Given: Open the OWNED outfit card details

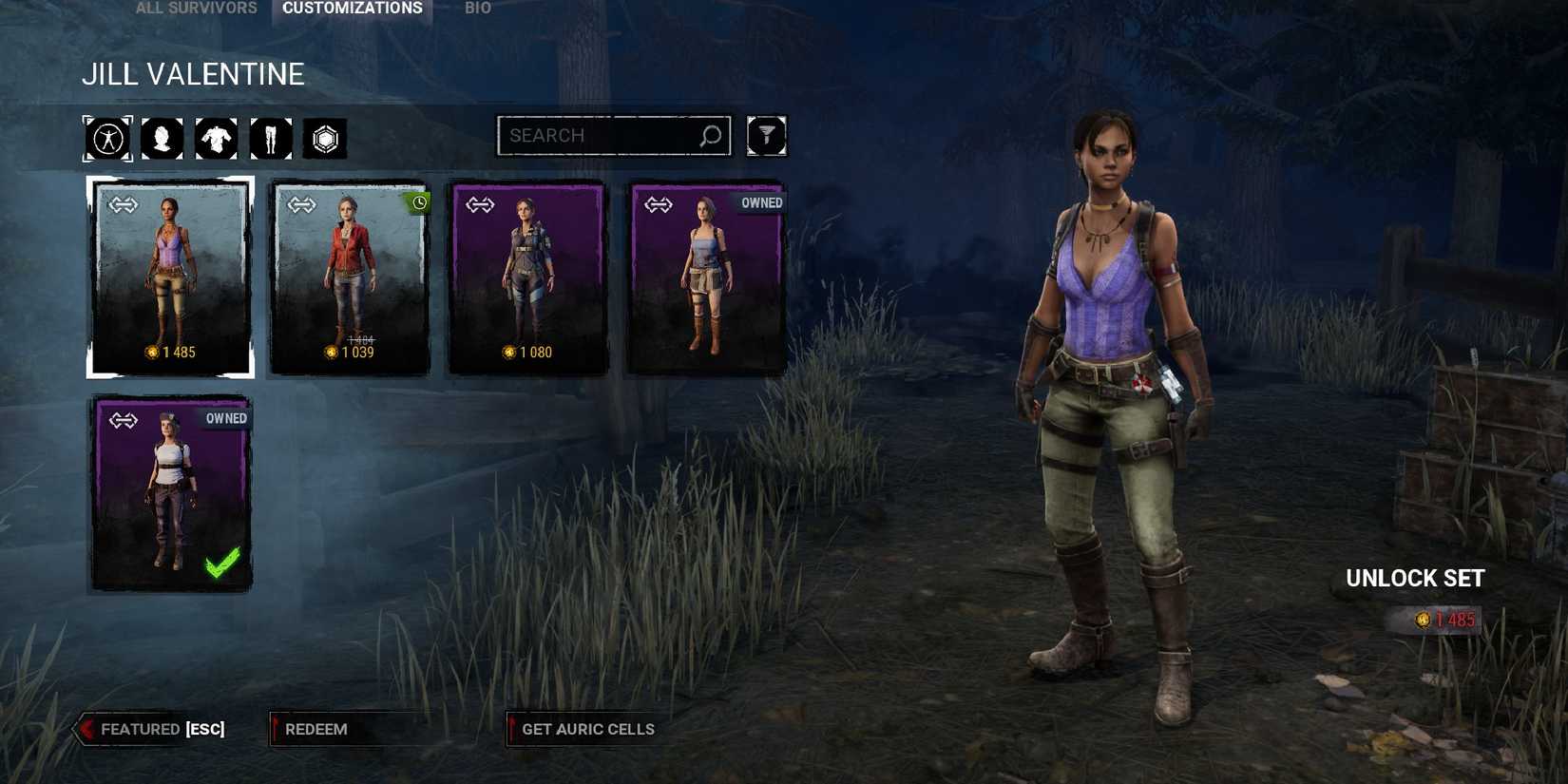Looking at the screenshot, I should pos(705,276).
